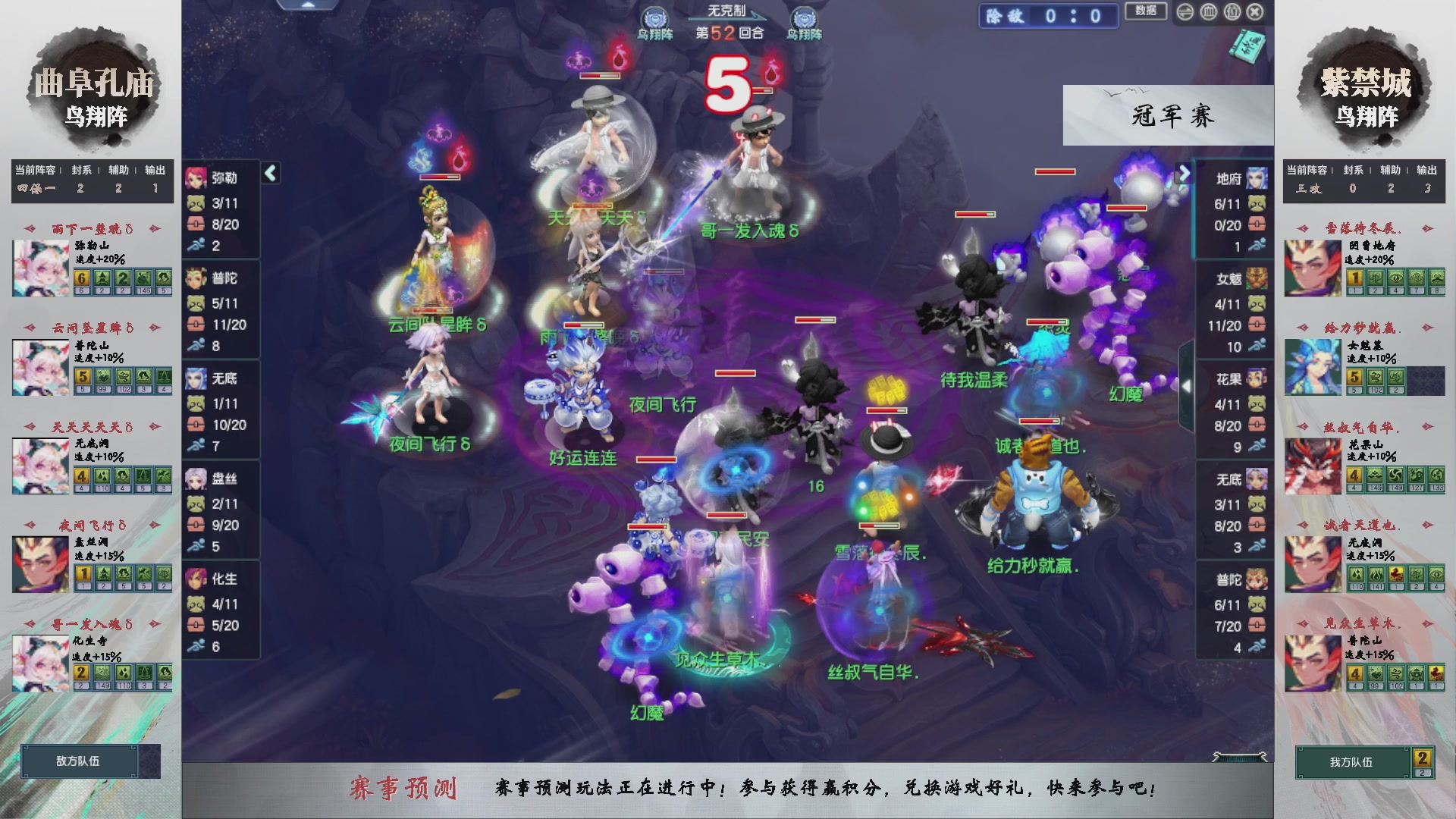Toggle the damage numbers display icon
The width and height of the screenshot is (1456, 819).
pos(1232,13)
